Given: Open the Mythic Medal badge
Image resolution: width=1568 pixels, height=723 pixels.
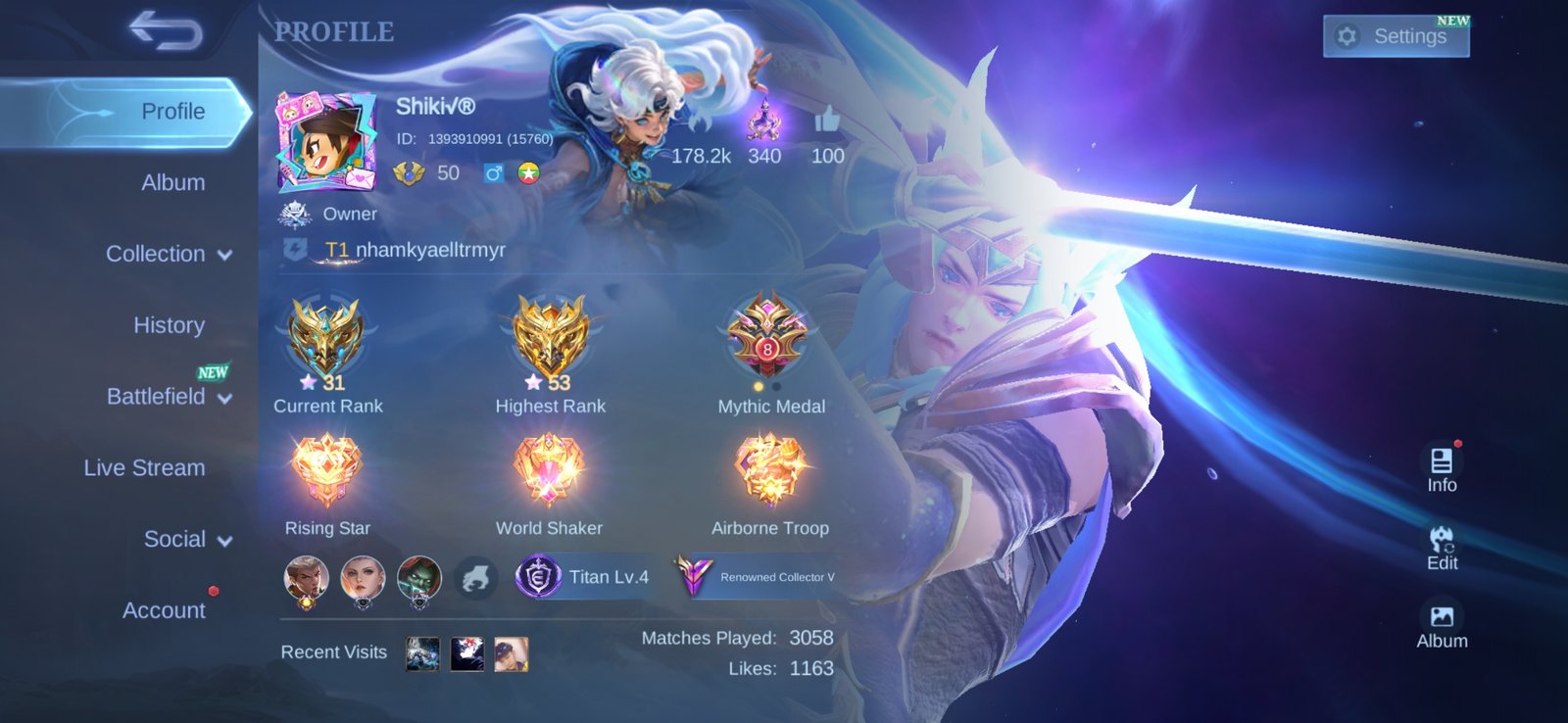Looking at the screenshot, I should click(x=769, y=336).
